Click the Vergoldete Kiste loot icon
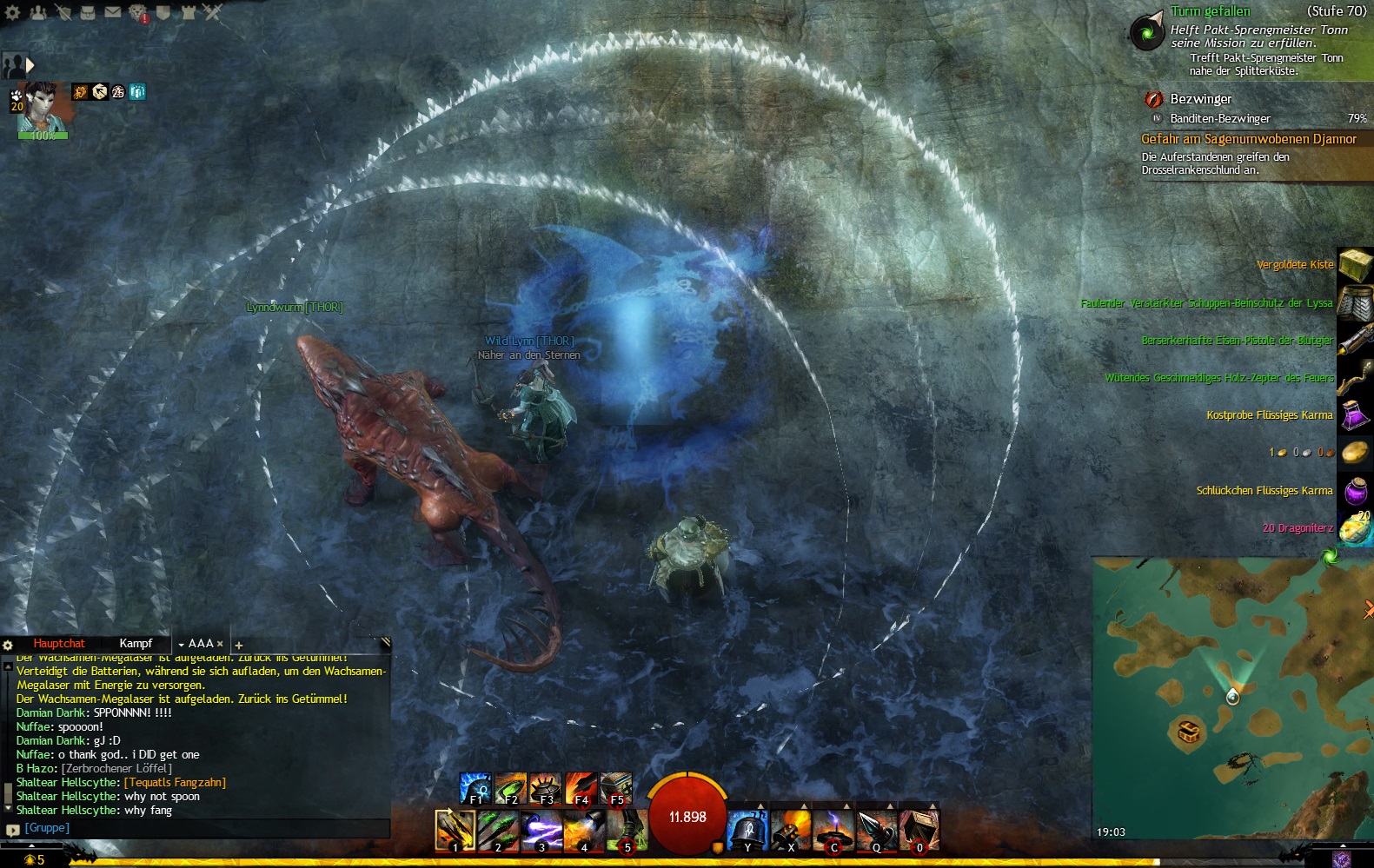1374x868 pixels. [x=1354, y=265]
